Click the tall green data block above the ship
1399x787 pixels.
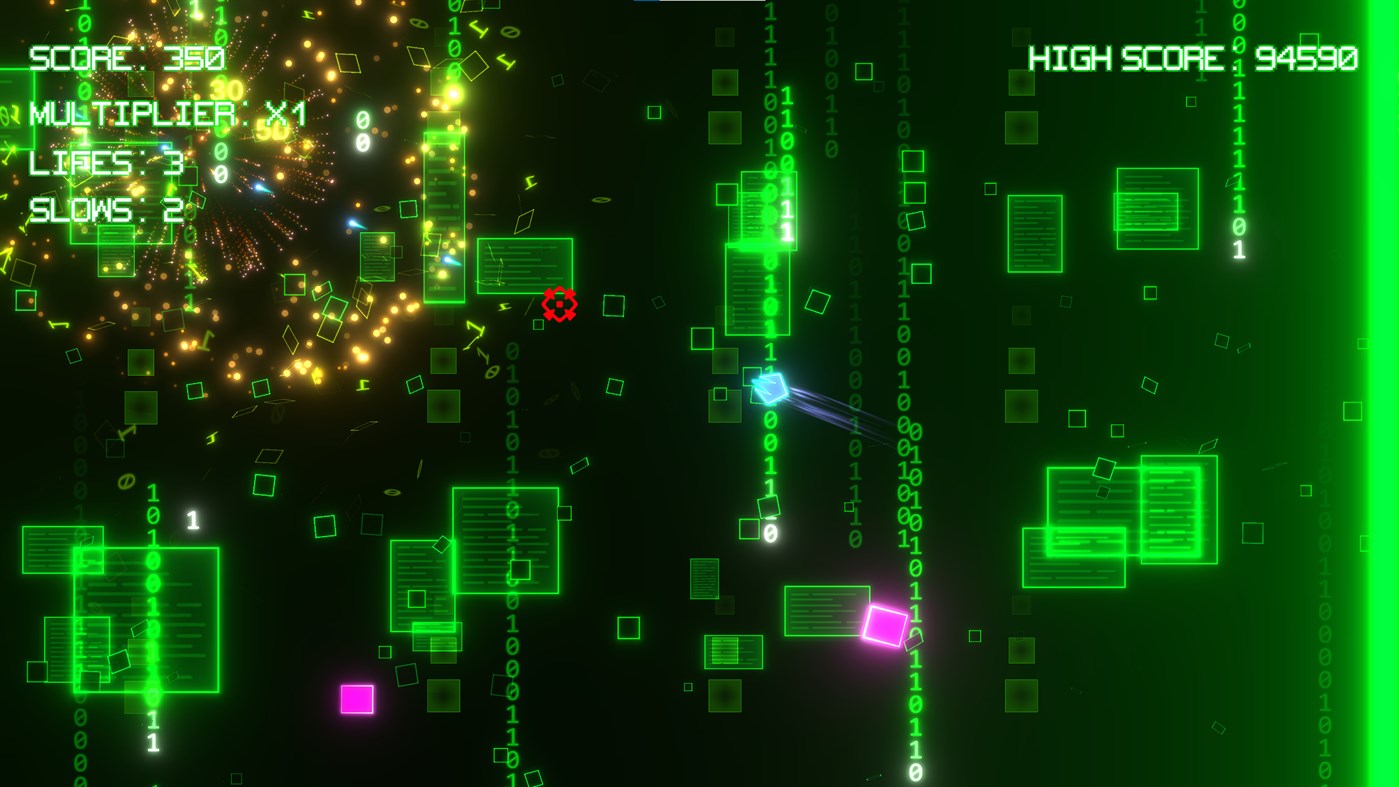tap(757, 255)
